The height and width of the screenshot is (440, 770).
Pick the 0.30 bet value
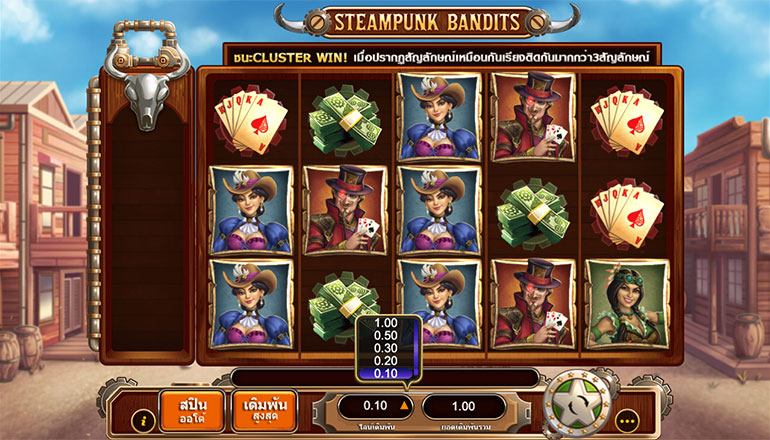(x=384, y=348)
